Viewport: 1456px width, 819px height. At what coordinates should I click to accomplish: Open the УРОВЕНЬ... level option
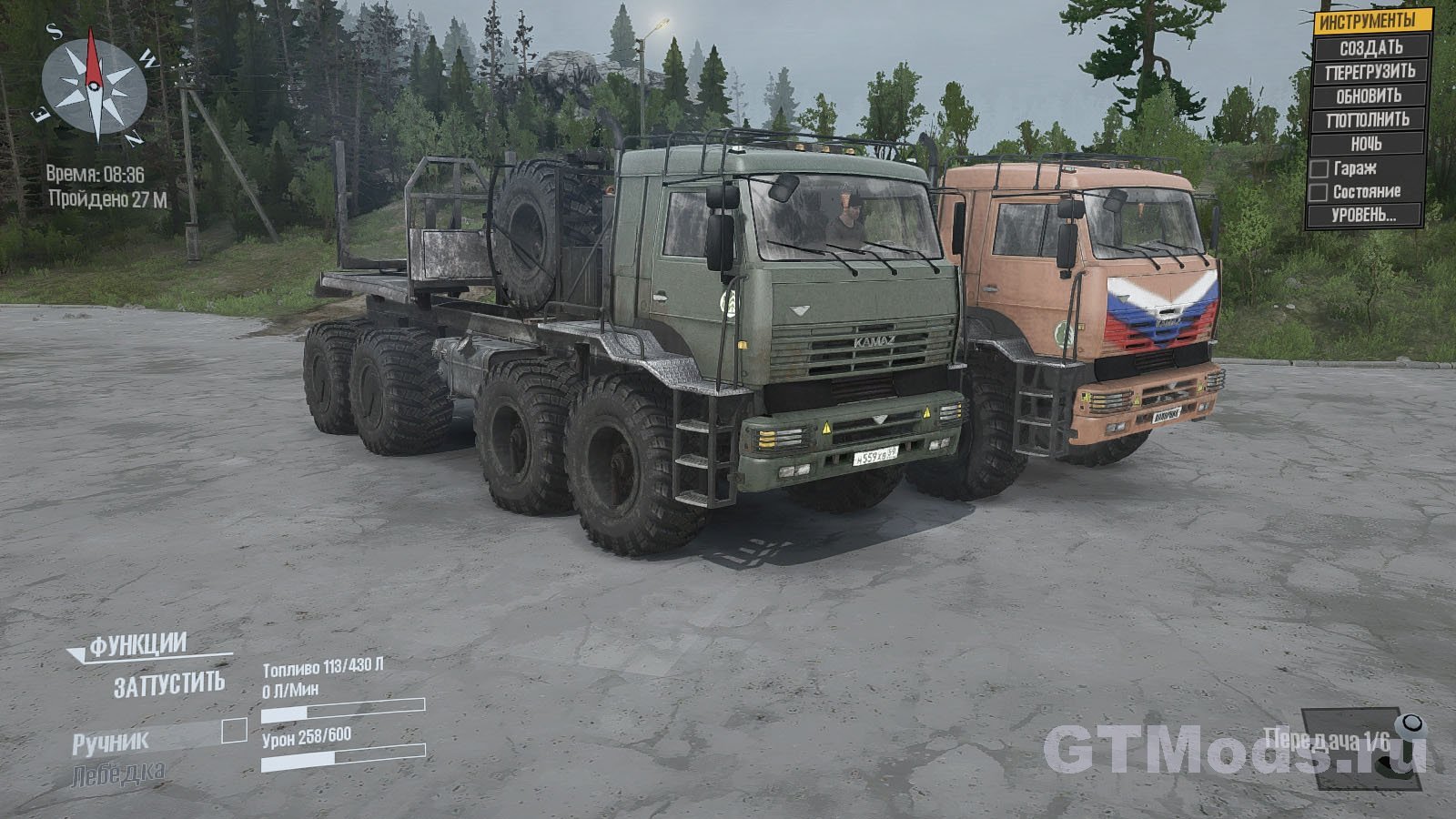[x=1363, y=216]
